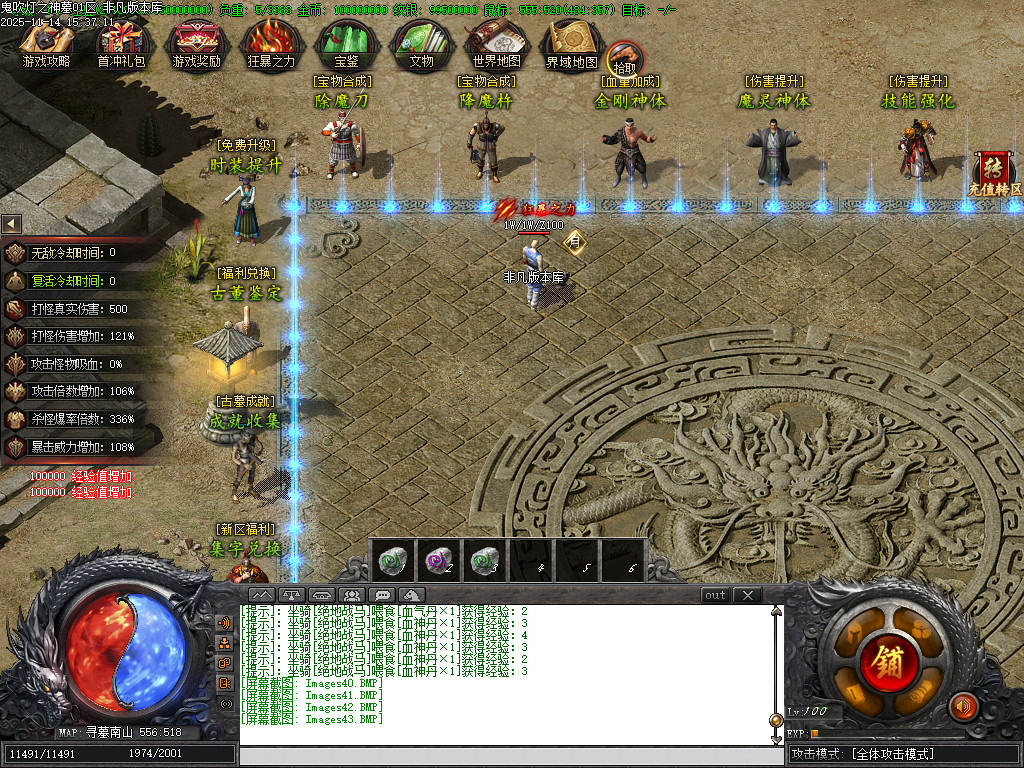Collapse the left stats panel with the arrow
This screenshot has height=768, width=1024.
12,223
